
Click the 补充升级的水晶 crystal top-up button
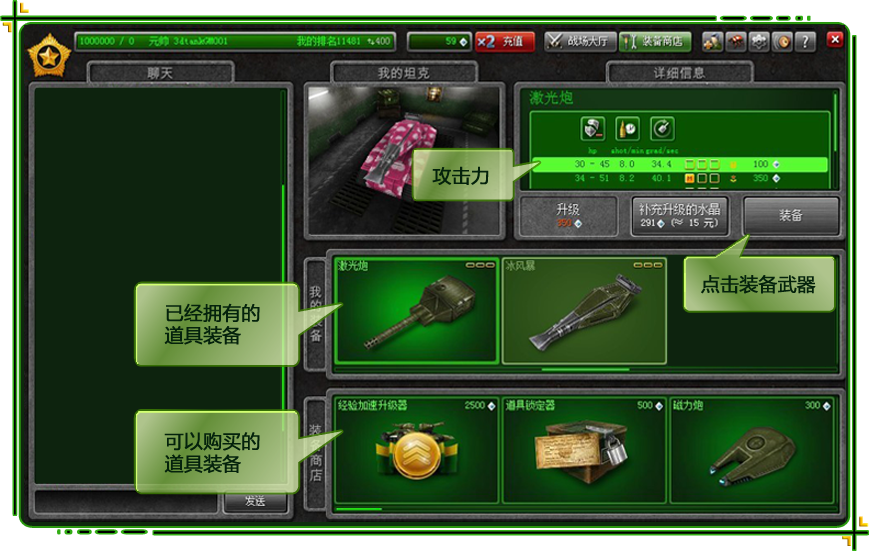(x=680, y=215)
